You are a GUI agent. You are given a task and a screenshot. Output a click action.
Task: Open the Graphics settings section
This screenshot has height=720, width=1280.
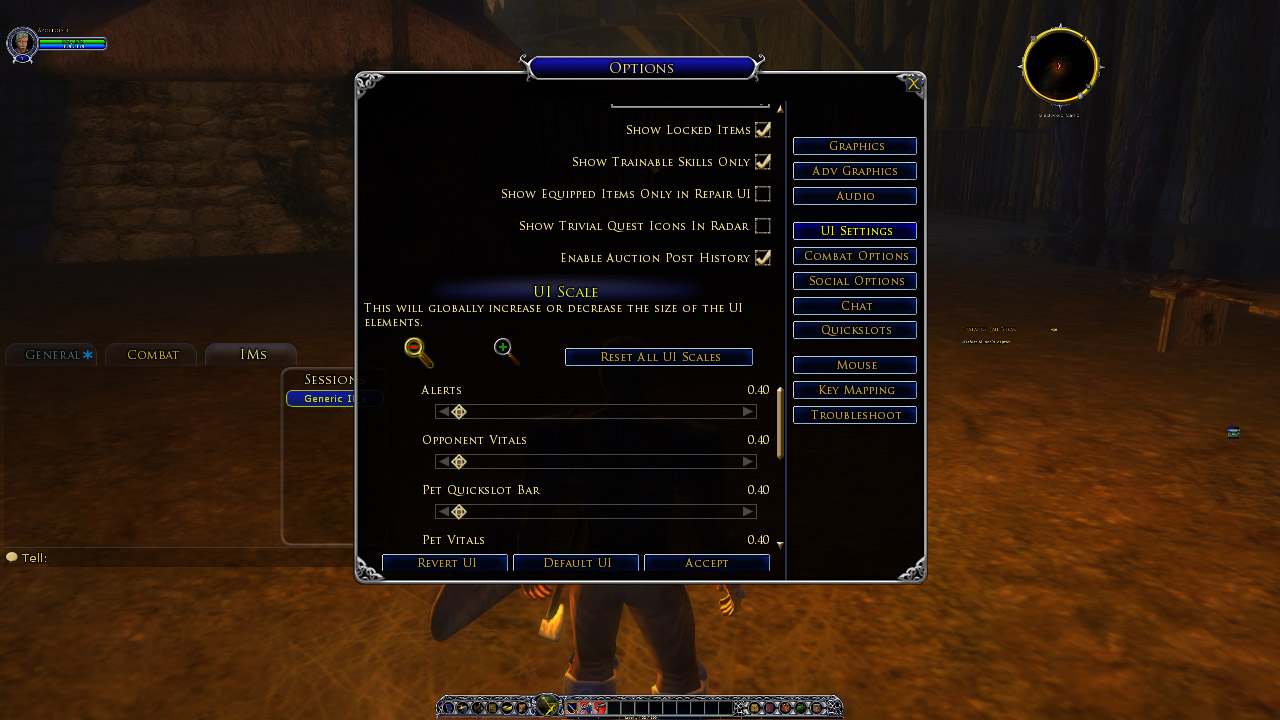point(855,146)
